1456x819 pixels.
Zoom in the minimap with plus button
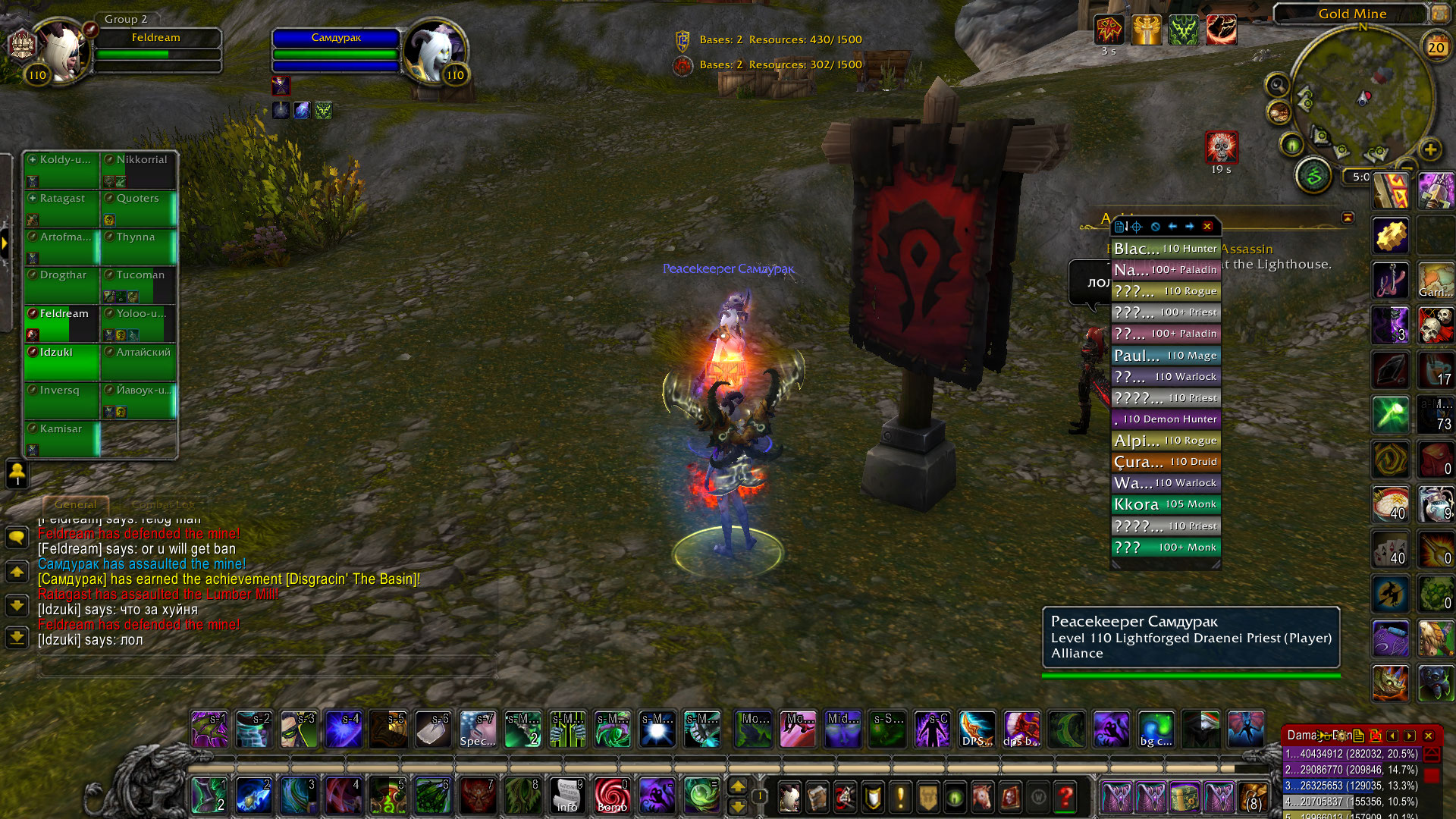1430,149
